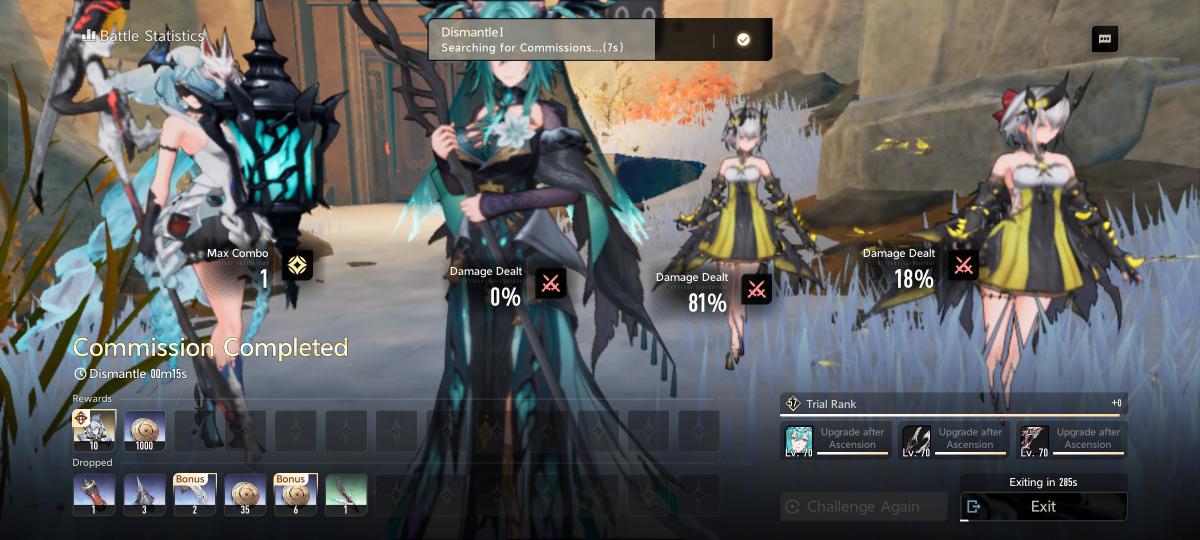Click the checkmark on the Dismantle search banner
The height and width of the screenshot is (540, 1200).
tap(743, 39)
